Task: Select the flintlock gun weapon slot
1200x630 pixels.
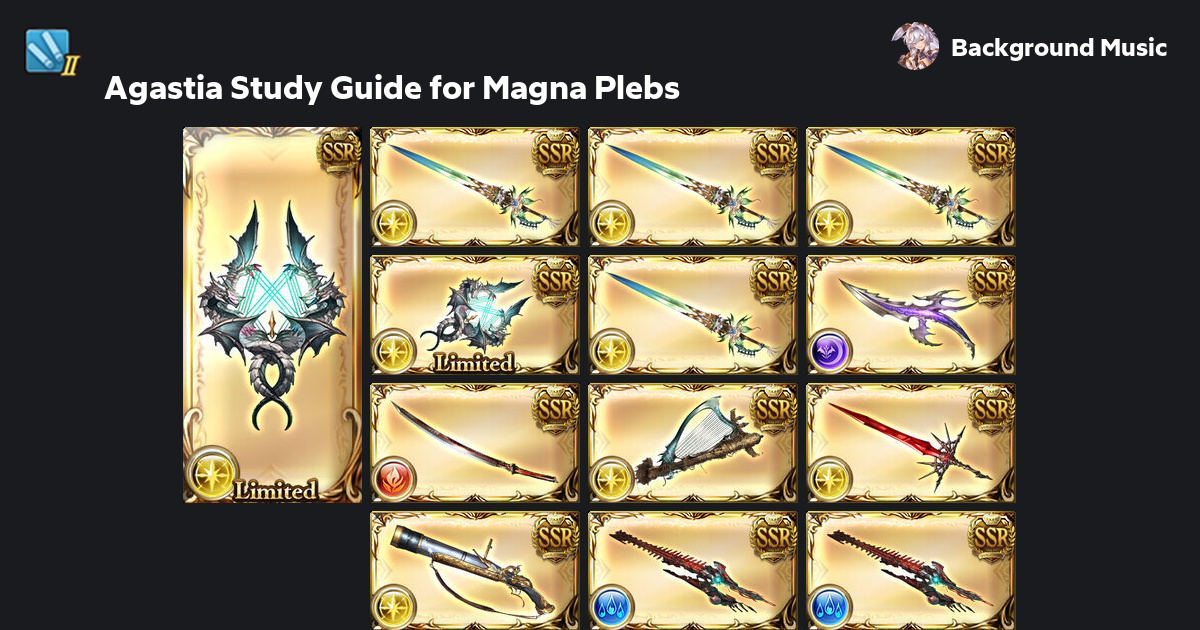Action: (x=475, y=570)
